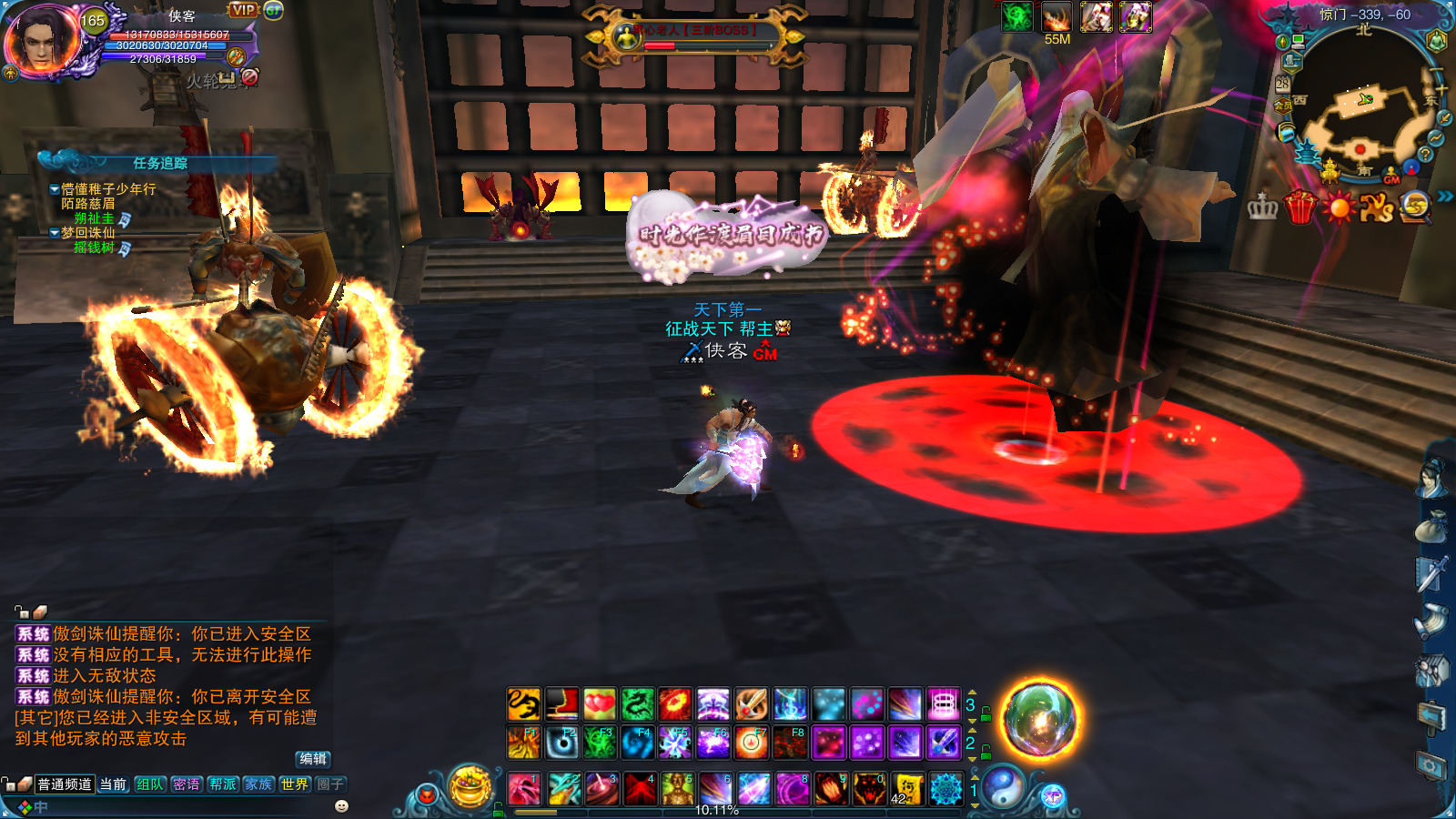The height and width of the screenshot is (819, 1456).
Task: Activate the blue eye F2 skill
Action: pyautogui.click(x=561, y=743)
